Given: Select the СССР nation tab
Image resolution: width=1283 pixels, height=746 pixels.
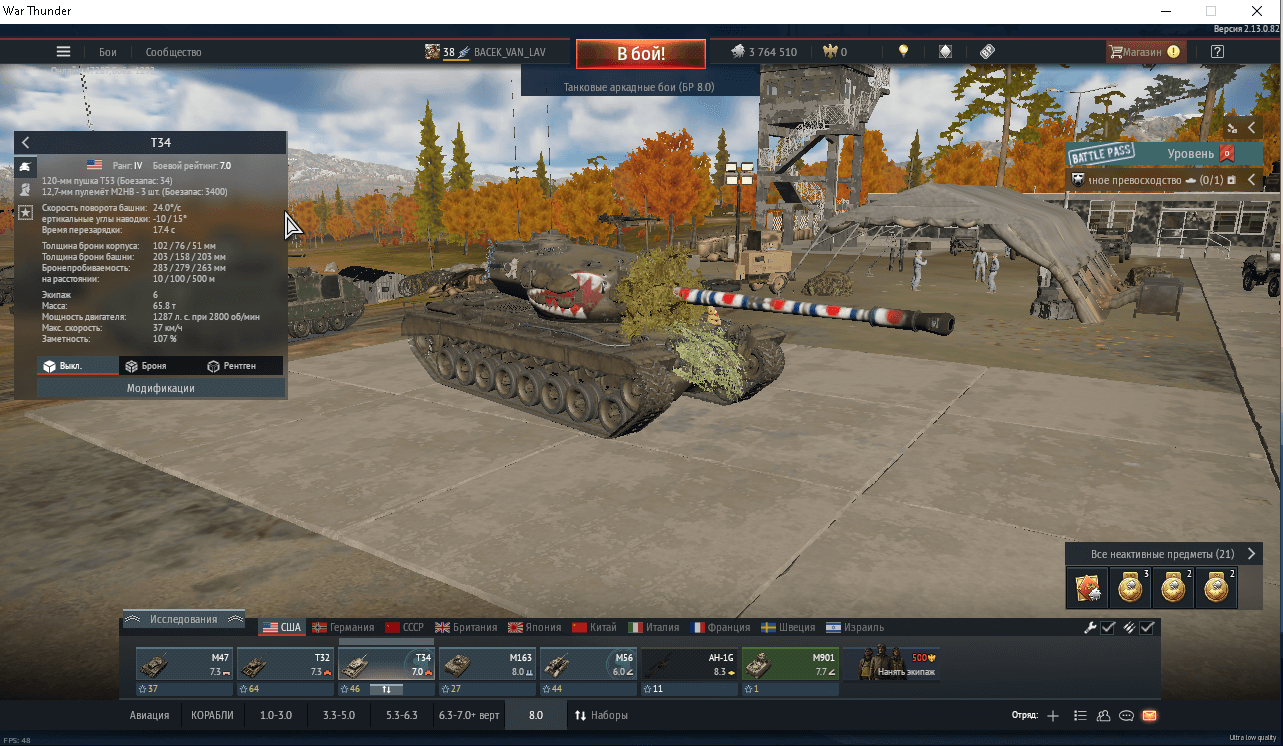Looking at the screenshot, I should point(405,627).
